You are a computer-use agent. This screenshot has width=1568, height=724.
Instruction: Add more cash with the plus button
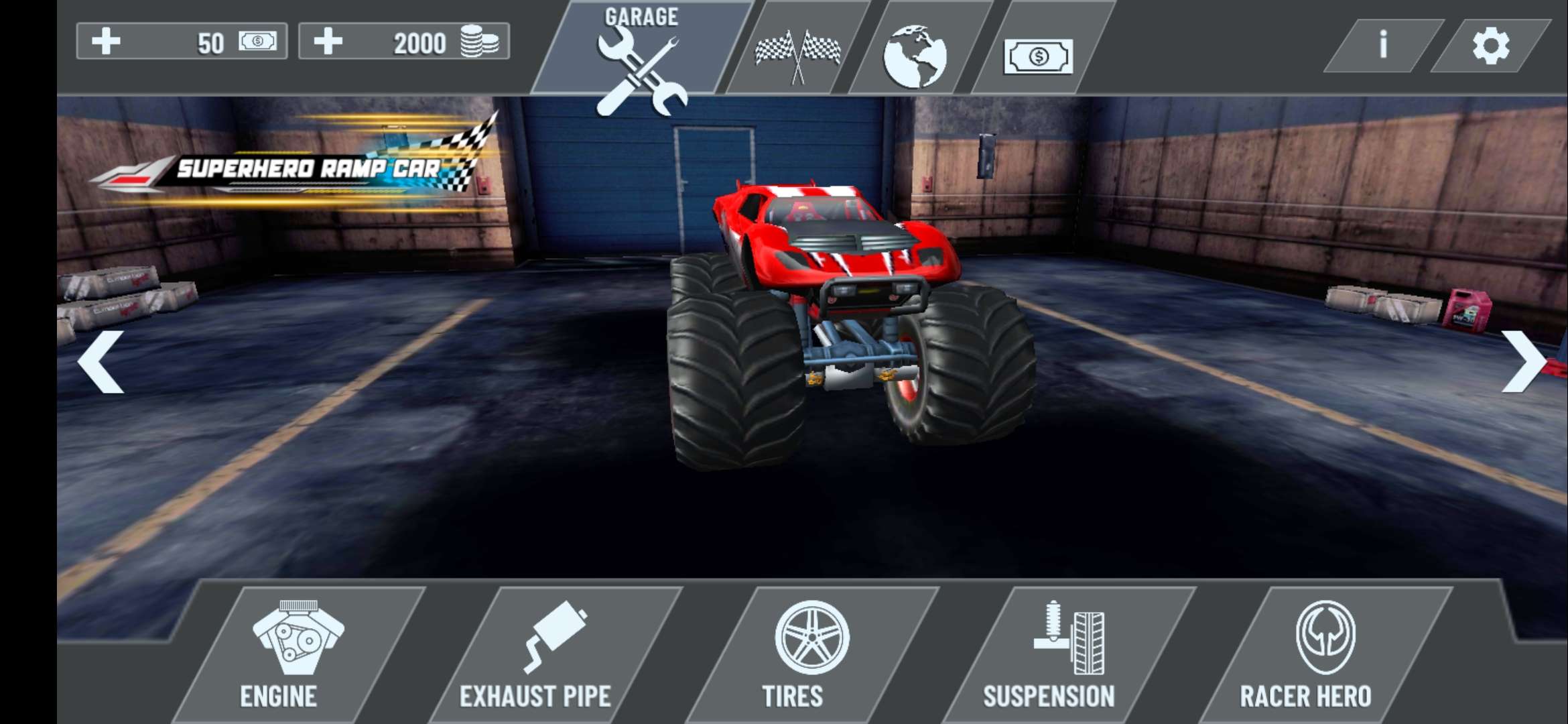(x=107, y=42)
